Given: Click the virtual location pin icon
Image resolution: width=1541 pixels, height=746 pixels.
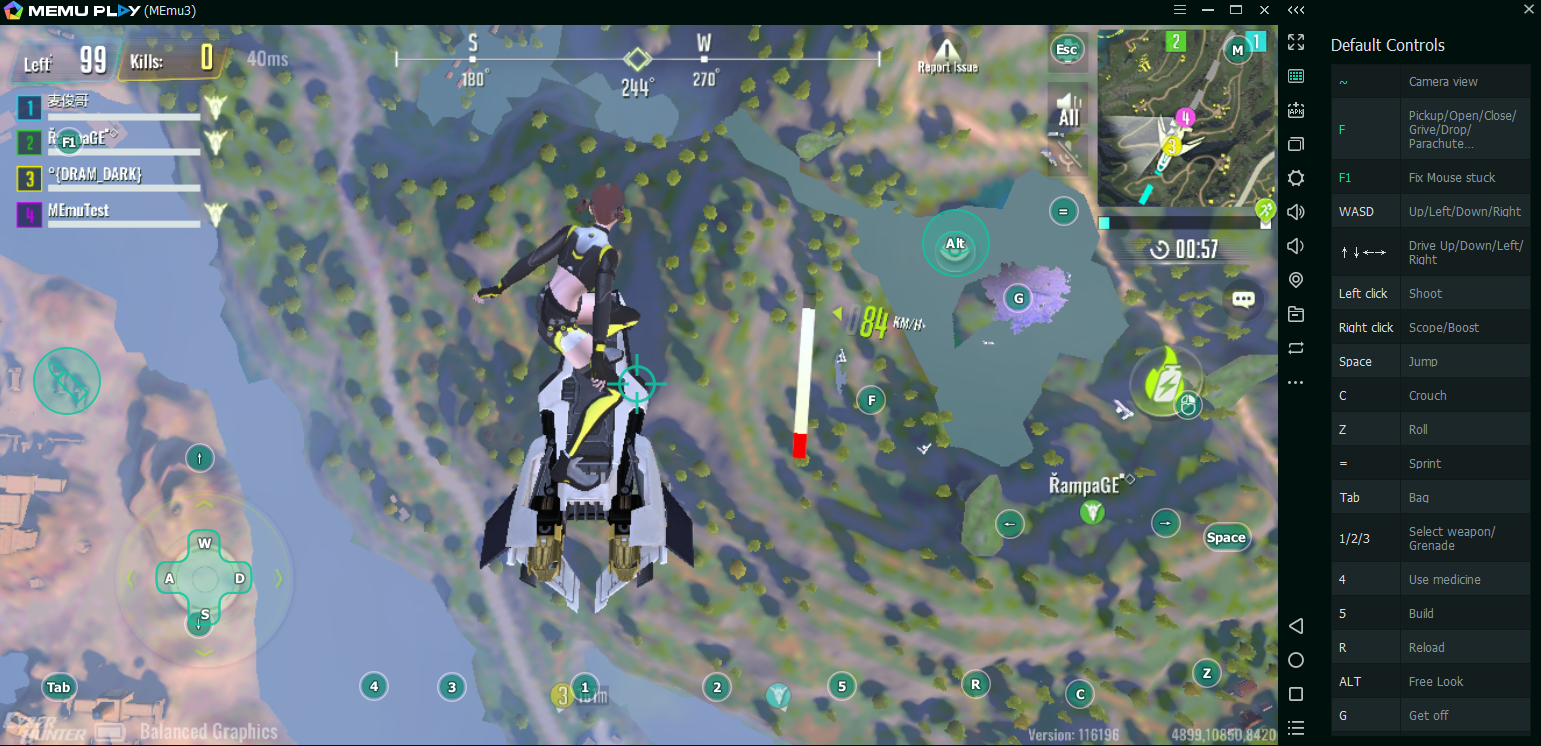Looking at the screenshot, I should click(x=1296, y=280).
